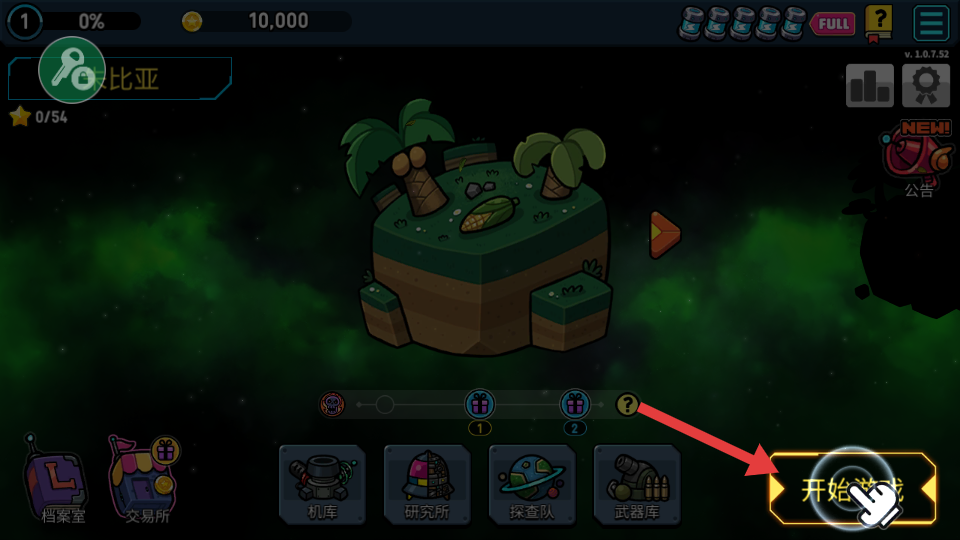Viewport: 960px width, 540px height.
Task: Open the hamburger main menu
Action: pyautogui.click(x=931, y=23)
